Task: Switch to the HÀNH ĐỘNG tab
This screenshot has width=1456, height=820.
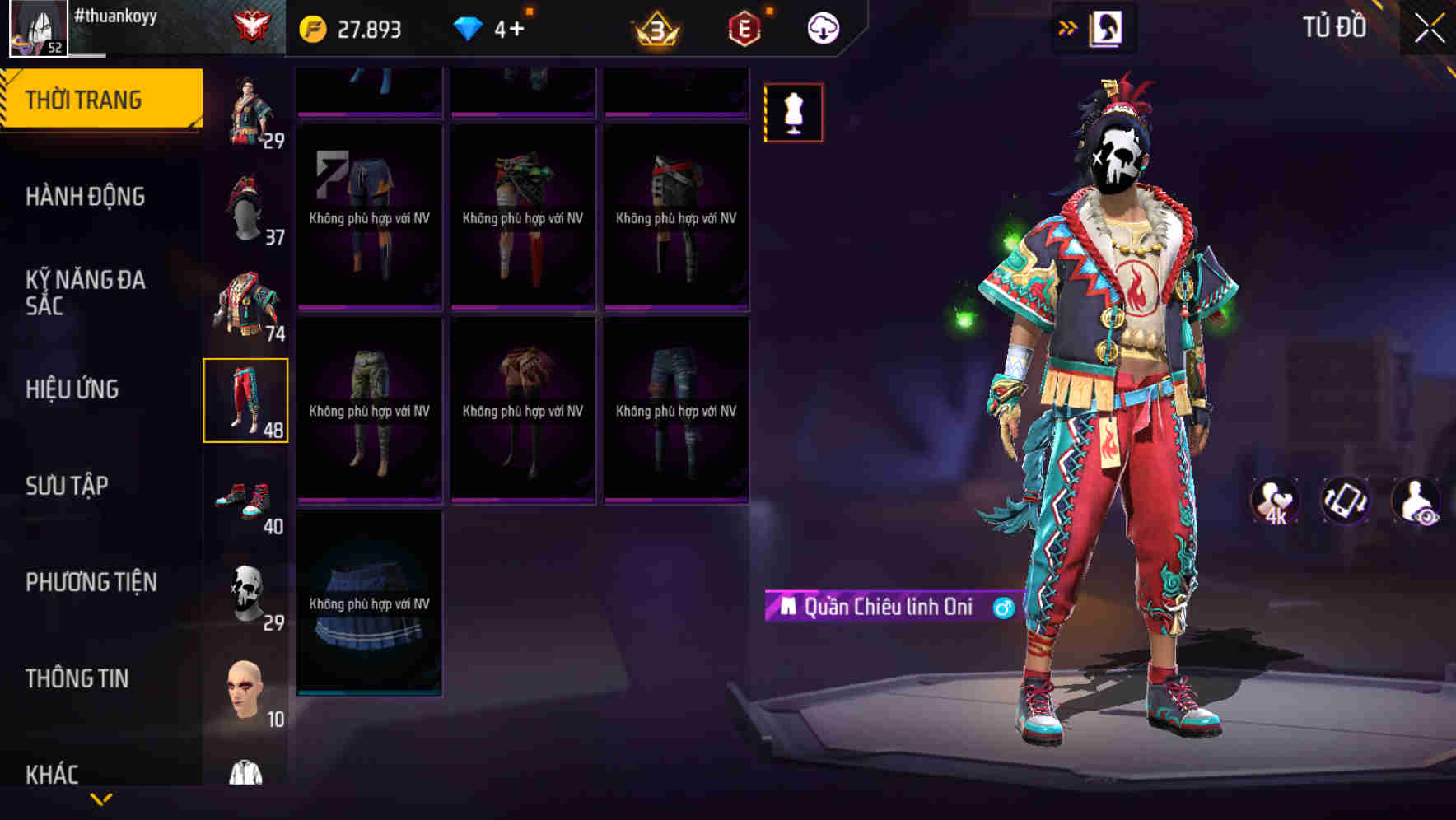Action: (x=88, y=197)
